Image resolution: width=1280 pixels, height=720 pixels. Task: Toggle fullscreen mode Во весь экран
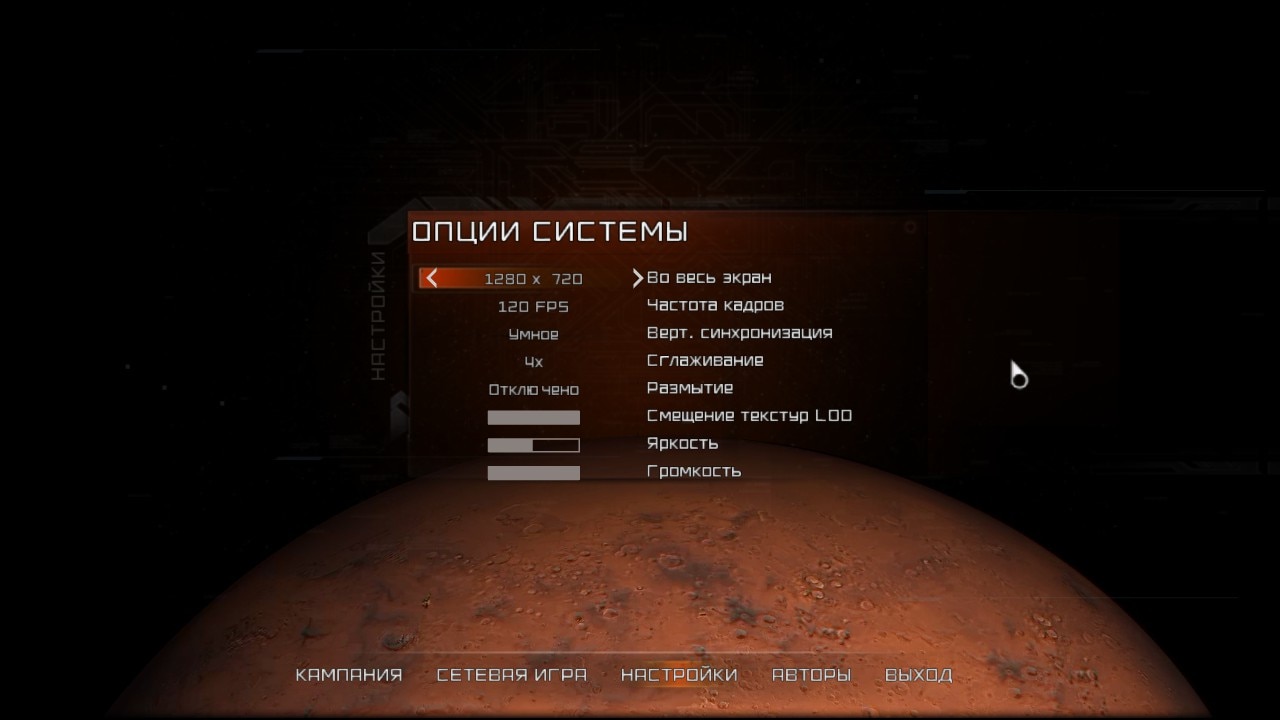[x=710, y=277]
